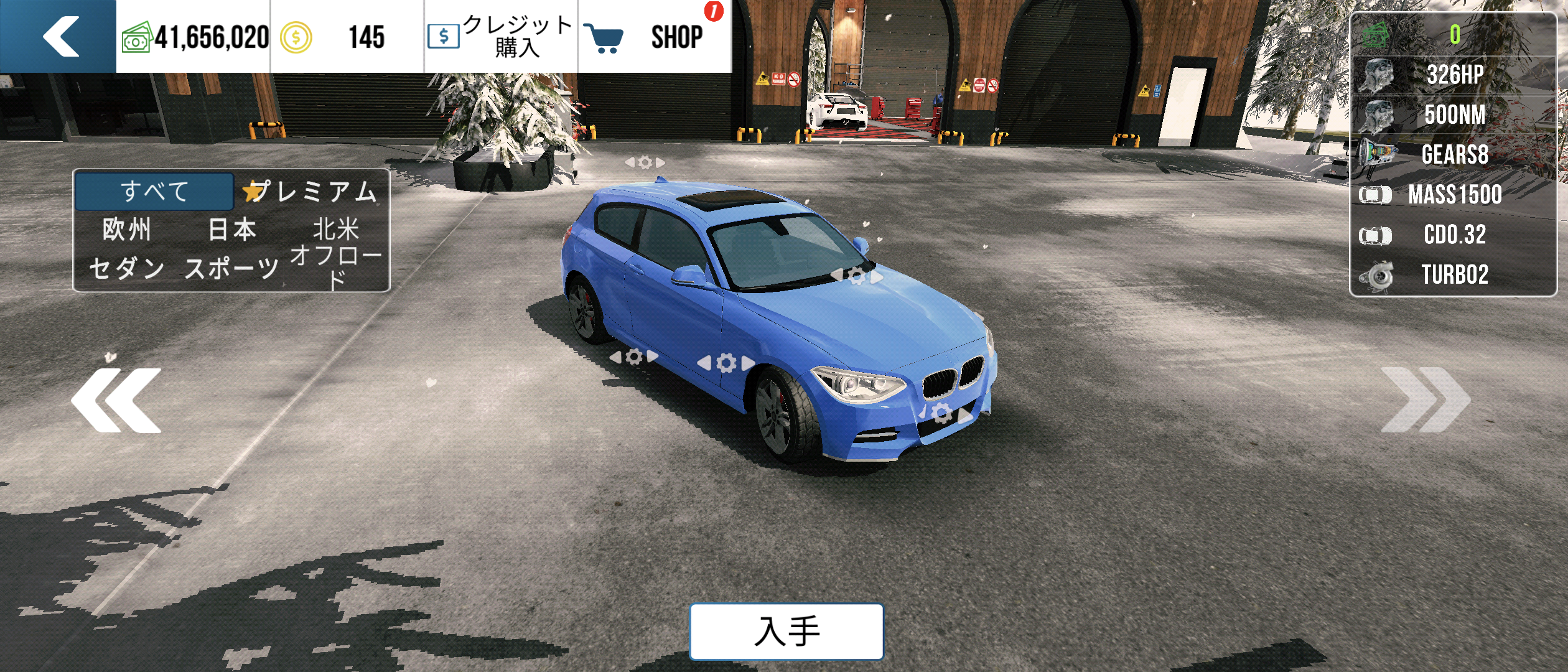Tap the gold coin balance icon

coord(296,37)
